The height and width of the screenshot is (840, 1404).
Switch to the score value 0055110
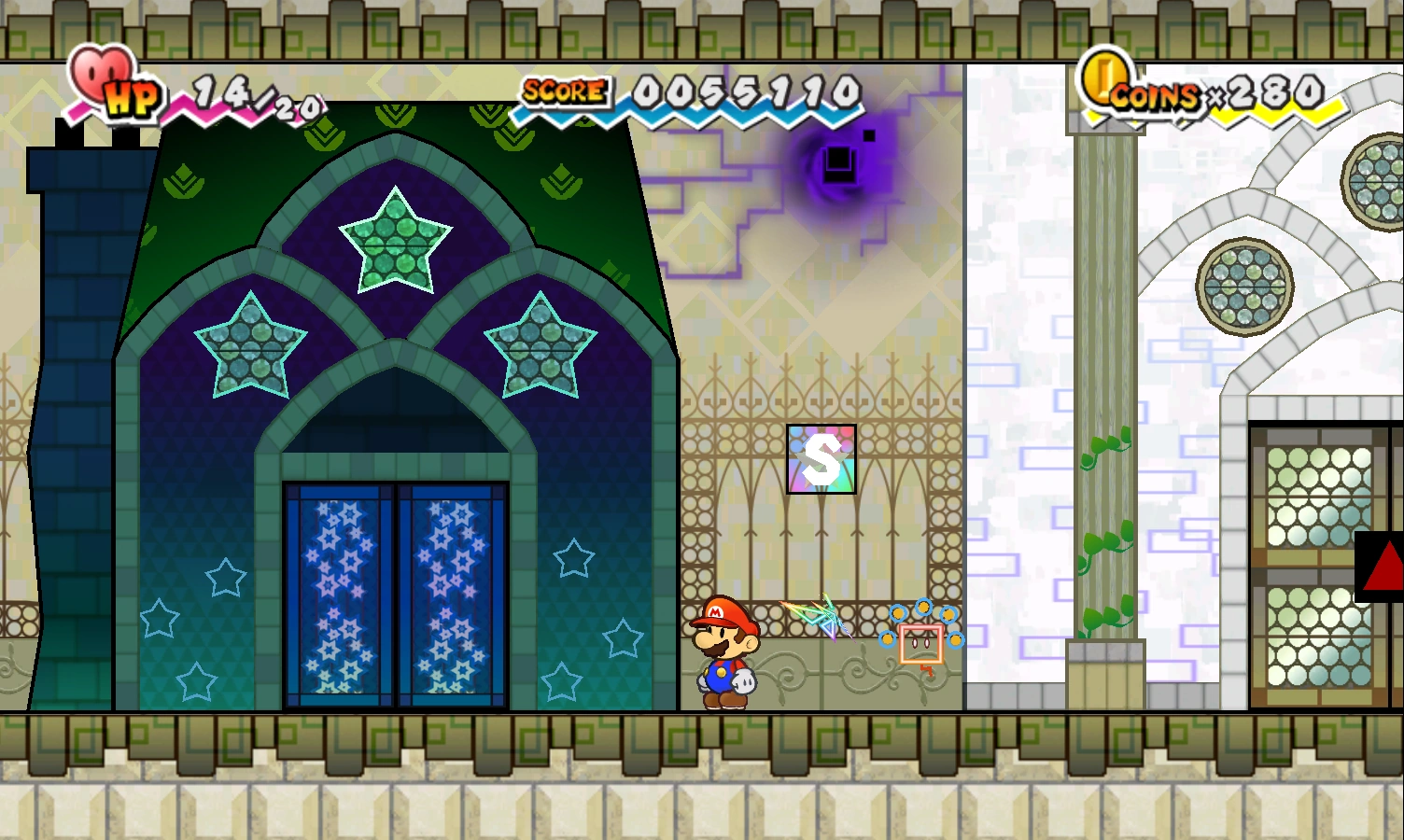[742, 93]
